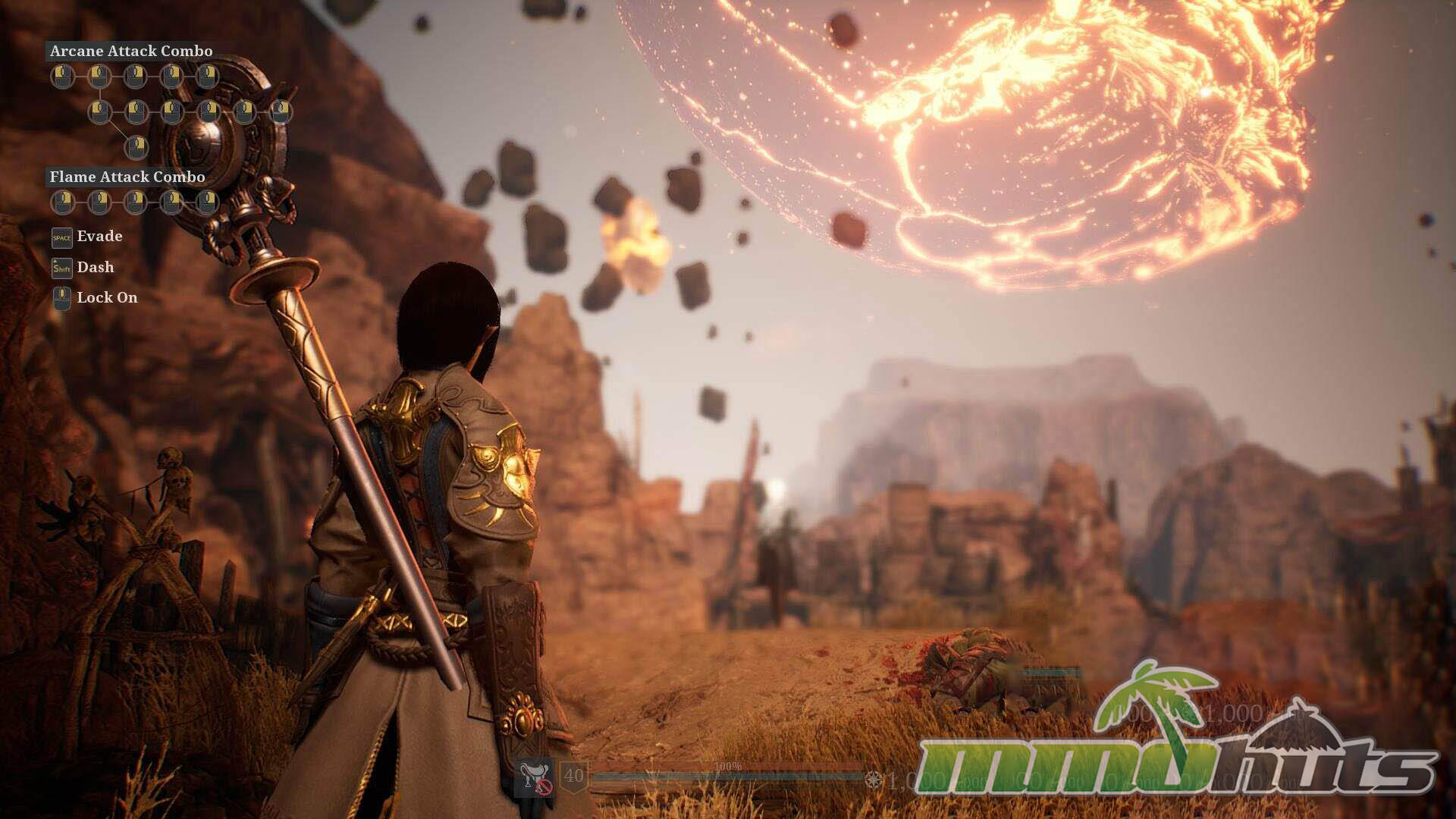1456x819 pixels.
Task: Click the level 40 shield badge
Action: point(574,777)
